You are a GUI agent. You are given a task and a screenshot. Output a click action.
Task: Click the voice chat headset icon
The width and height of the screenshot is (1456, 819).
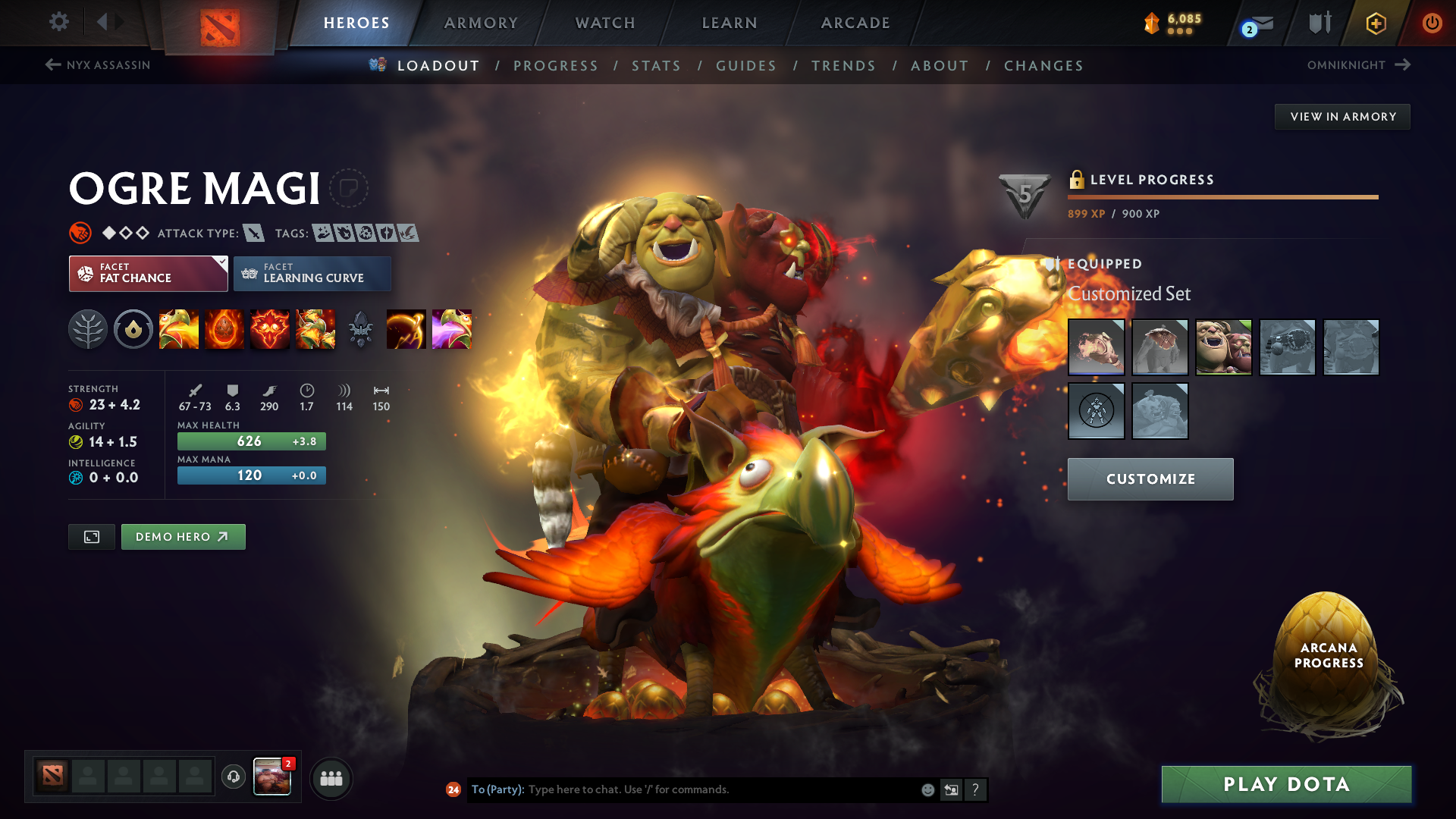click(233, 777)
